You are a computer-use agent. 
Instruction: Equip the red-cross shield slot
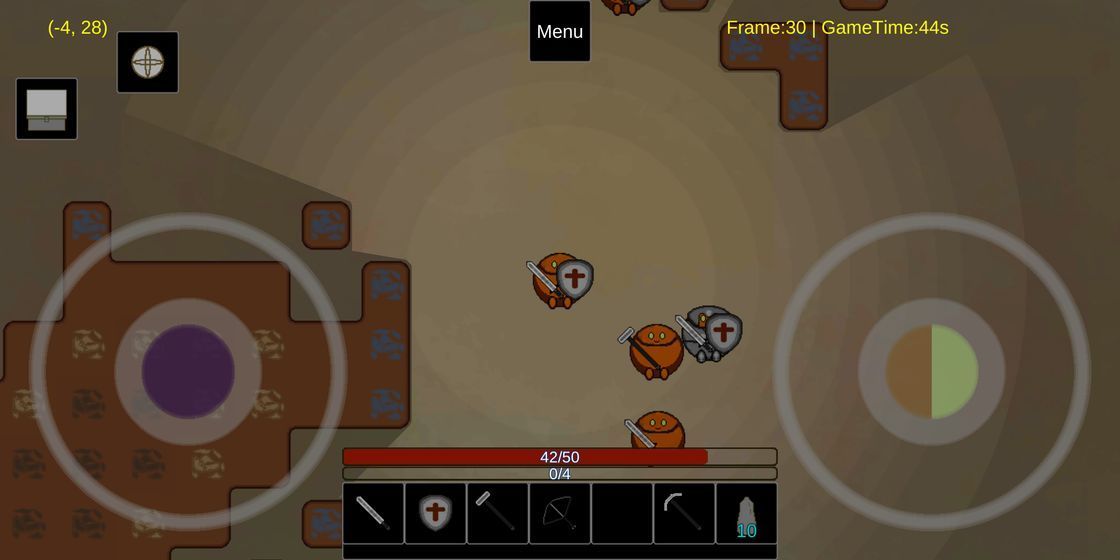point(435,513)
